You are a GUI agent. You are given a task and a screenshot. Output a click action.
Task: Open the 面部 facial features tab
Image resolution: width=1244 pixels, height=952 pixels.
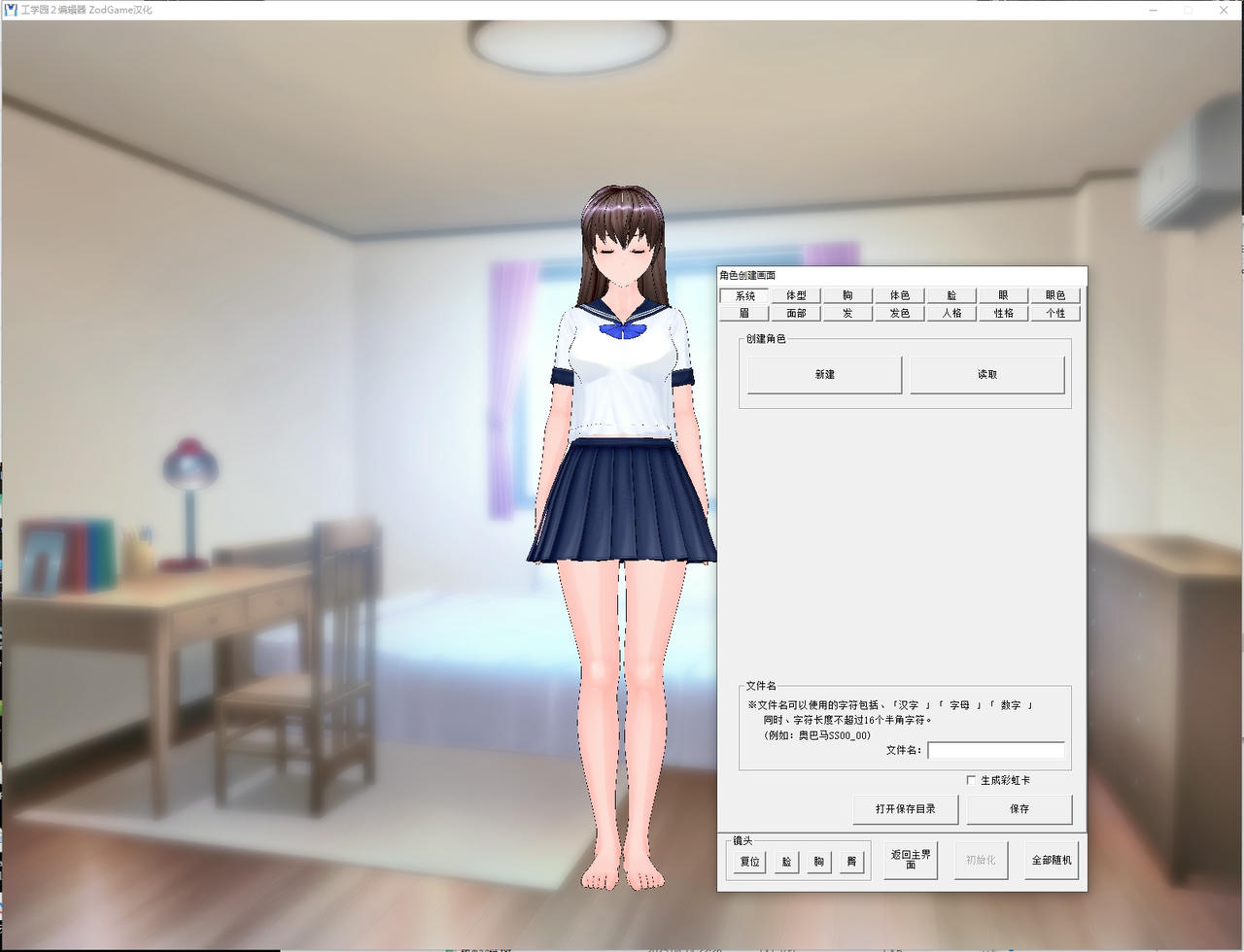click(795, 313)
